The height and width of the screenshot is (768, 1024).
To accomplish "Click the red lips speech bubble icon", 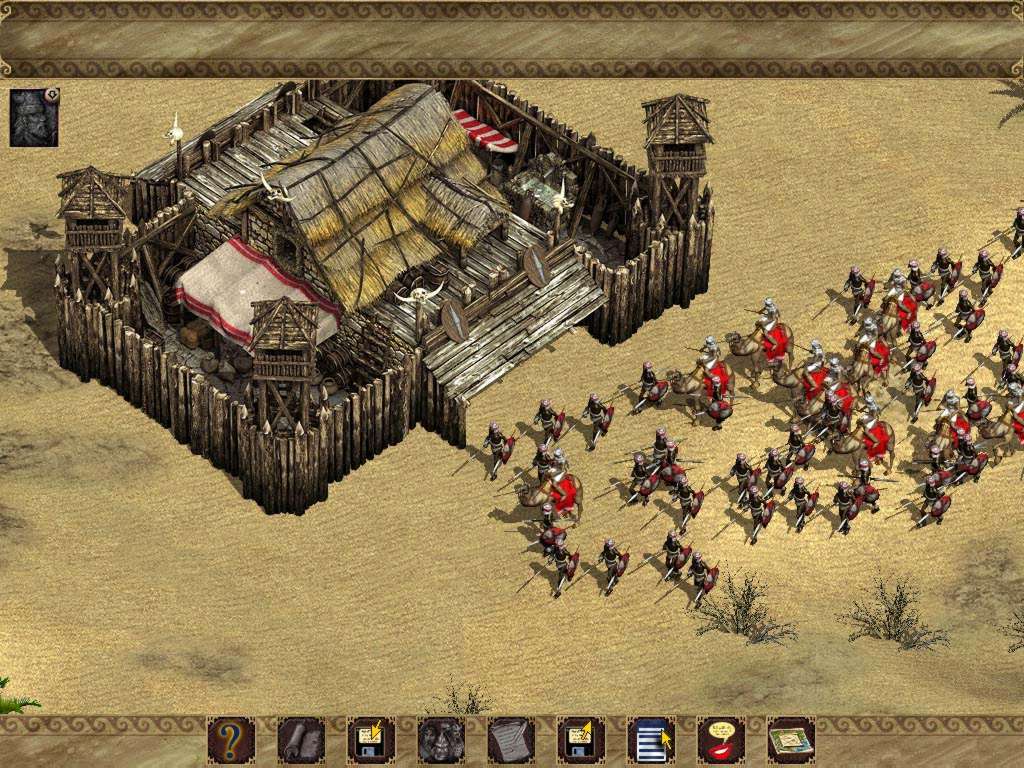I will tap(721, 740).
